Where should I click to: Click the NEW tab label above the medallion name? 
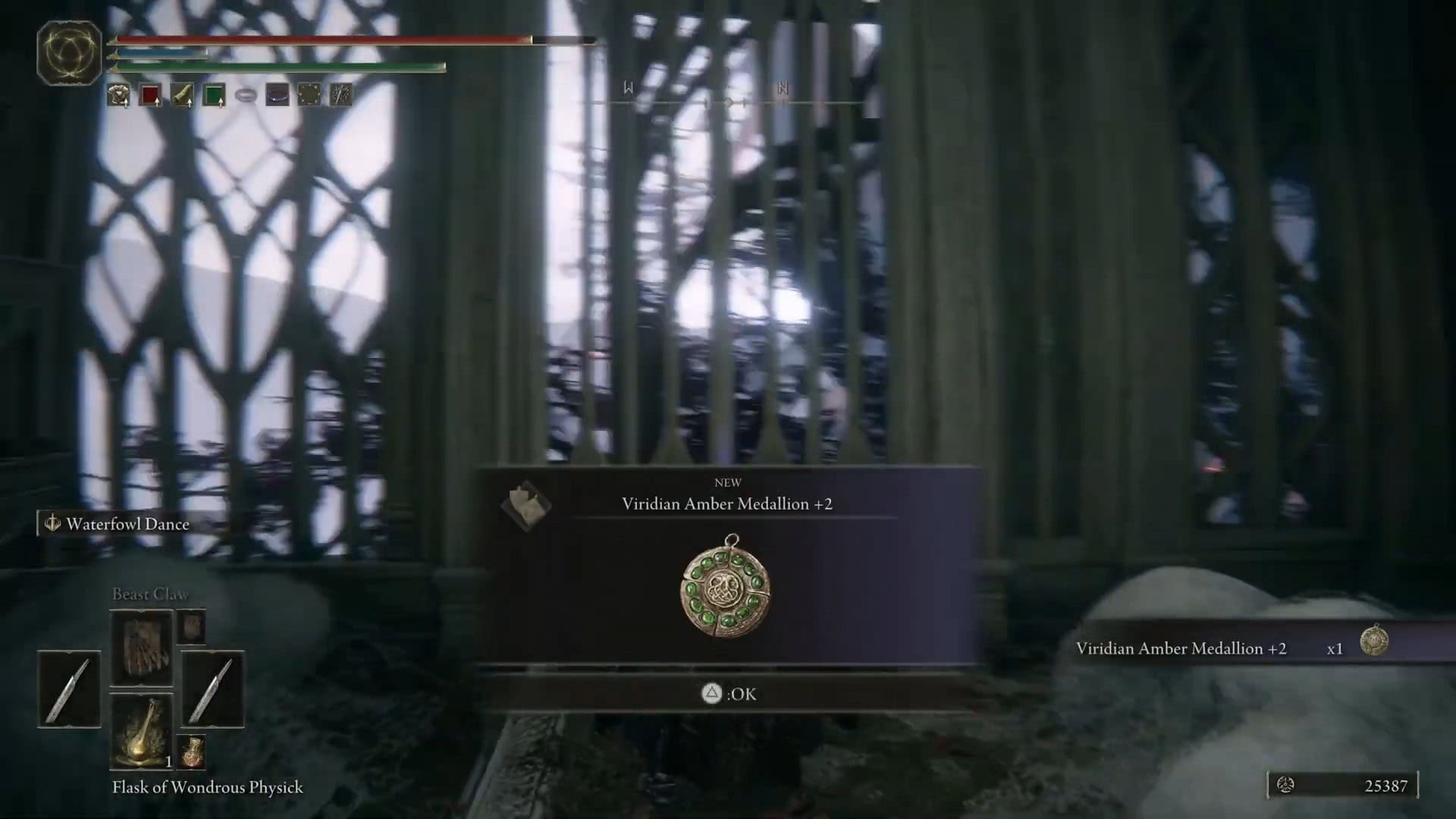(729, 482)
